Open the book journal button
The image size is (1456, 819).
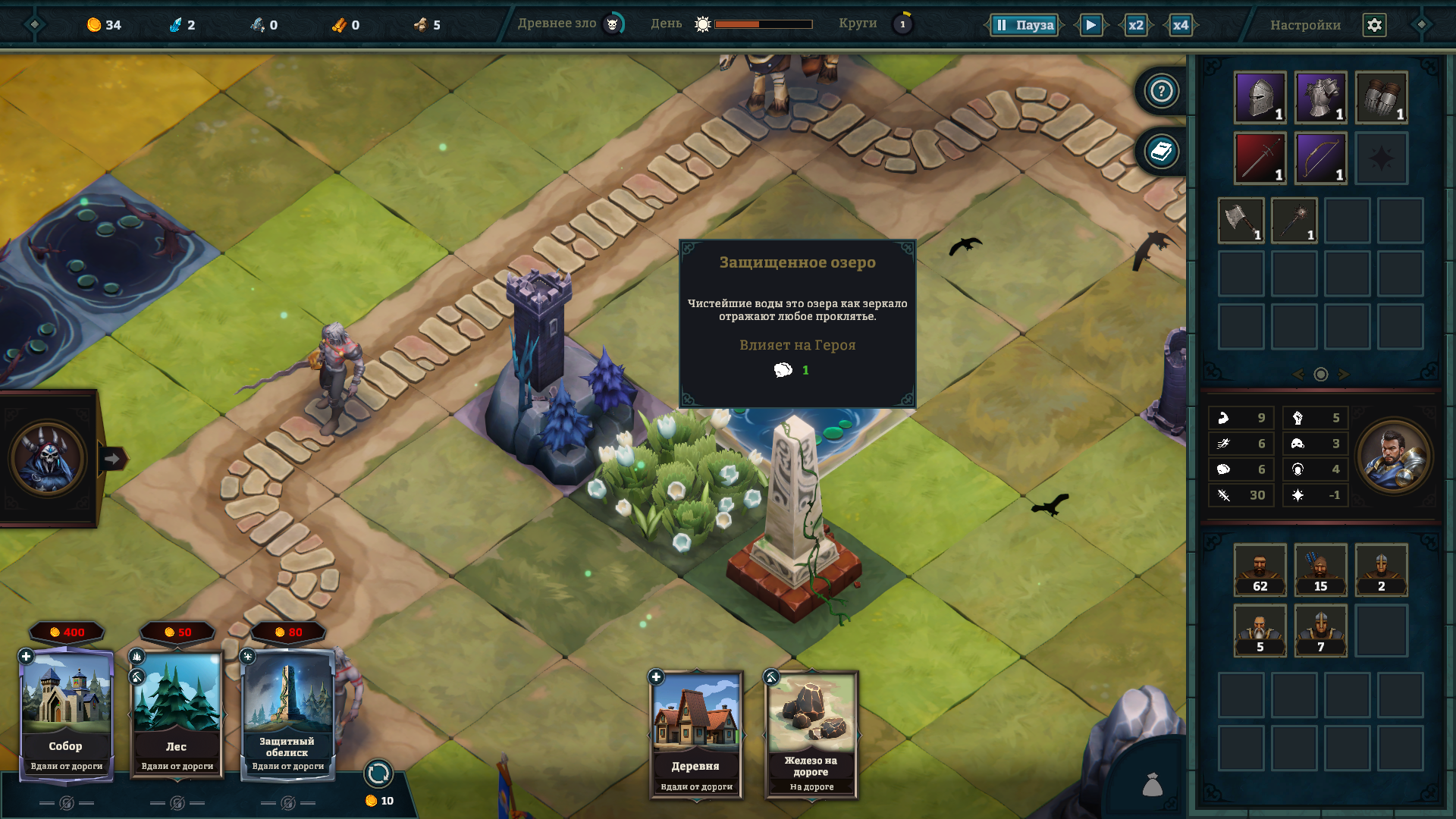tap(1161, 152)
